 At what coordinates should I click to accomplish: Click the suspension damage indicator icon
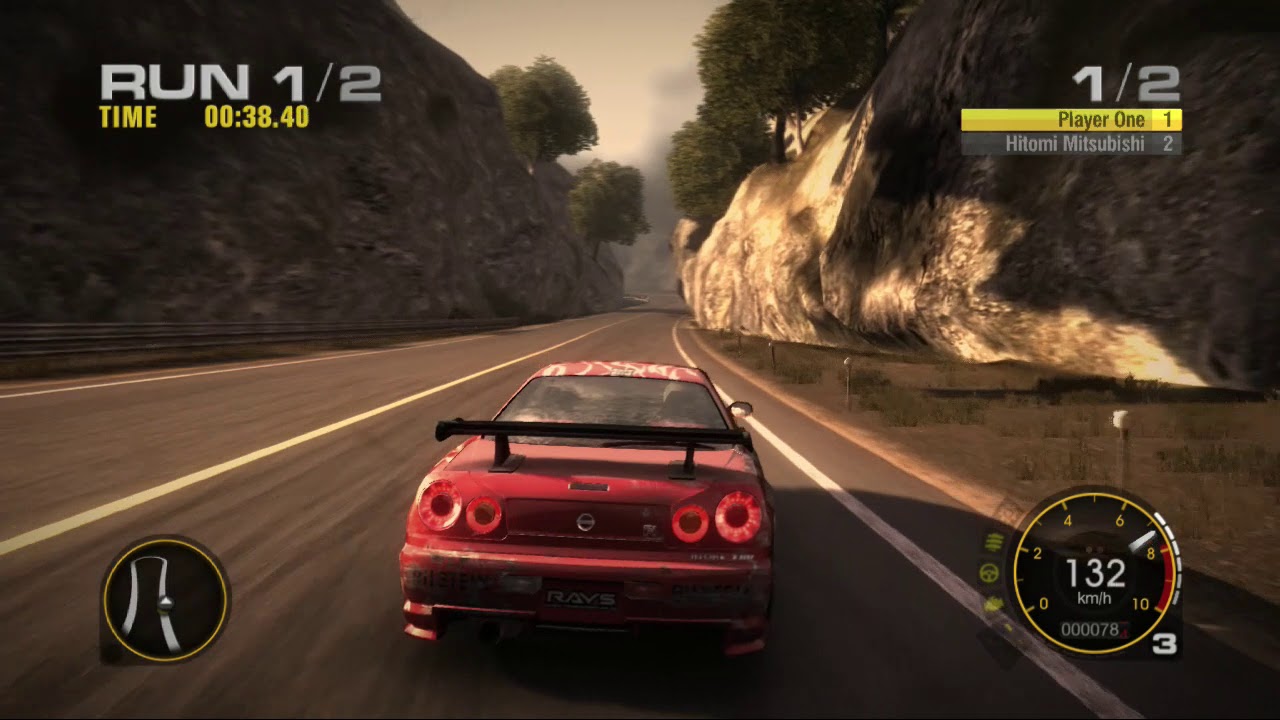[x=992, y=540]
